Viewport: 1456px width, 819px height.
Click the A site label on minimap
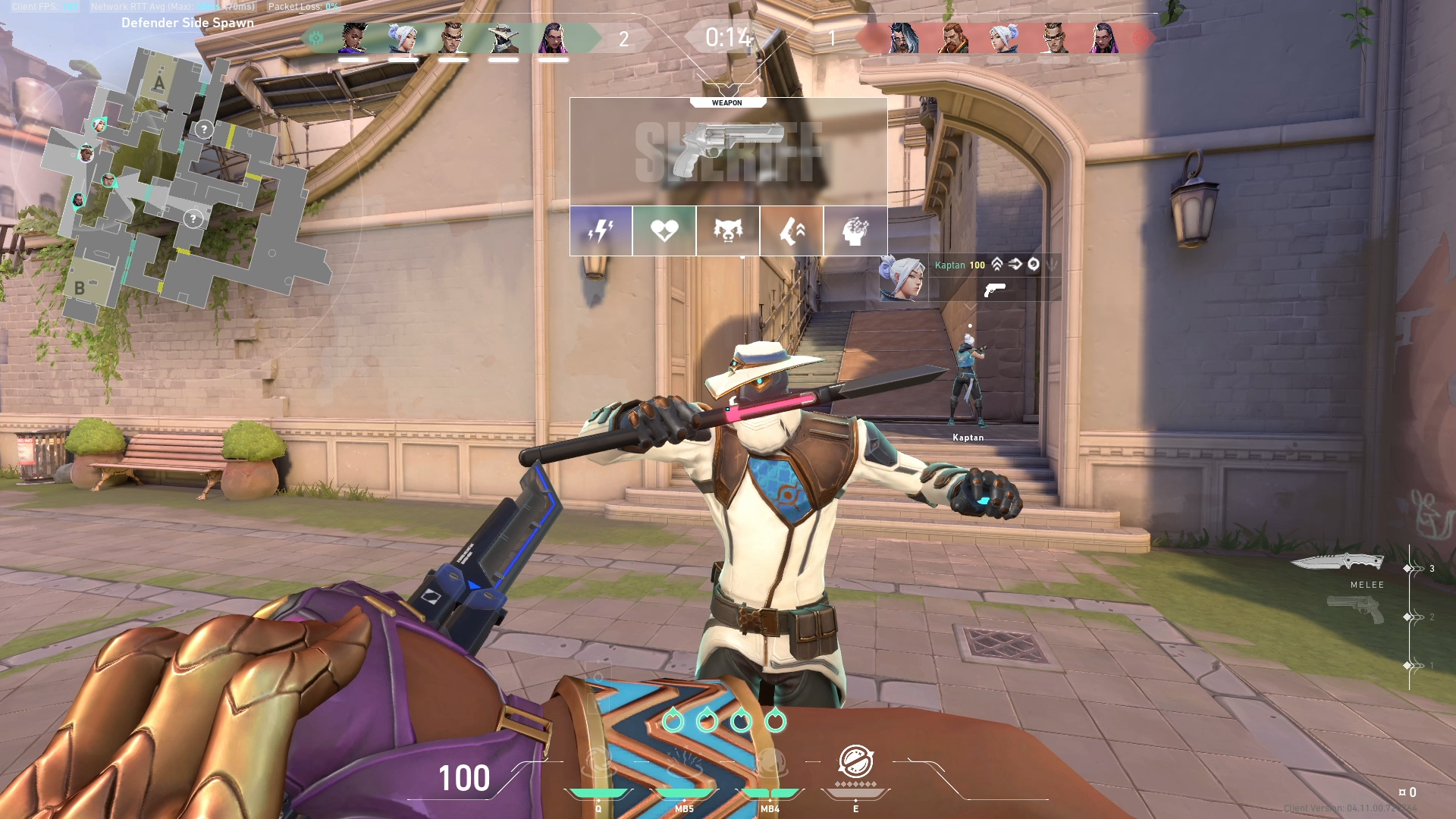point(159,83)
